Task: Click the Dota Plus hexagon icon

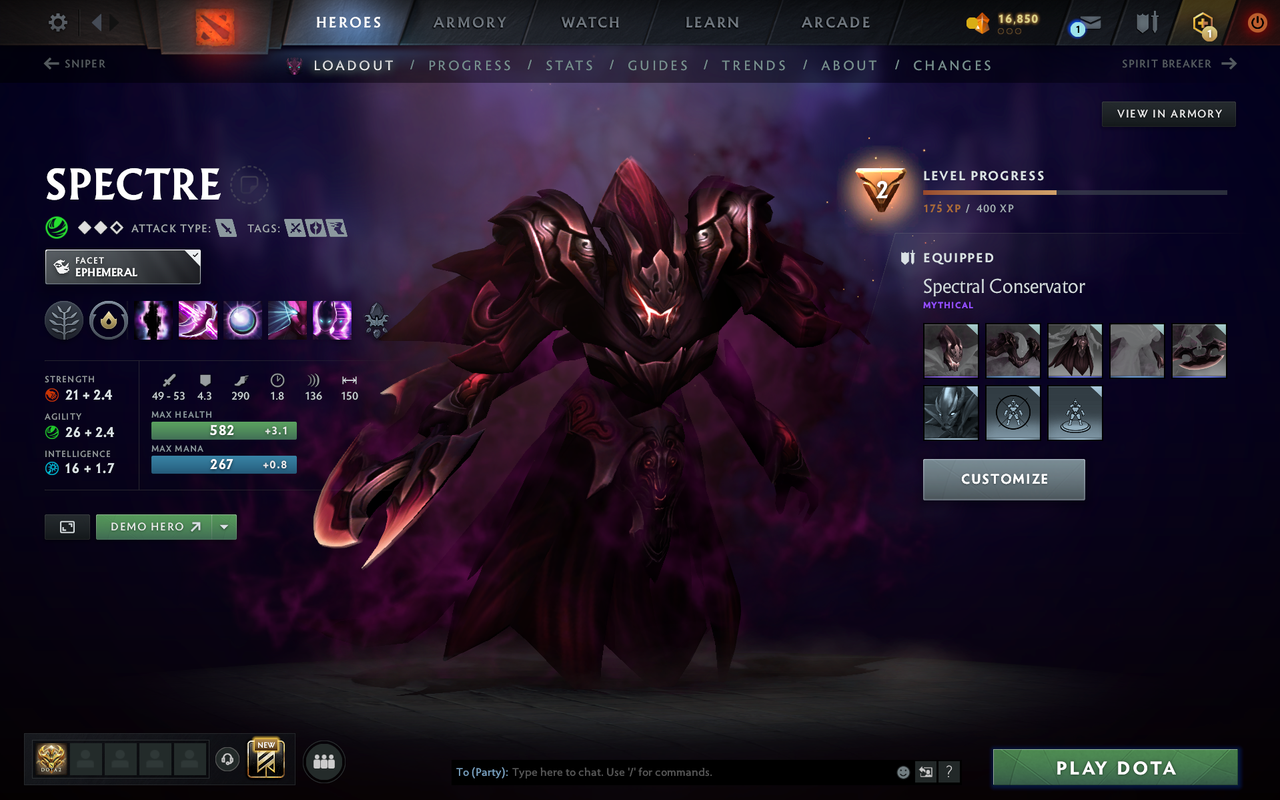Action: coord(1202,22)
